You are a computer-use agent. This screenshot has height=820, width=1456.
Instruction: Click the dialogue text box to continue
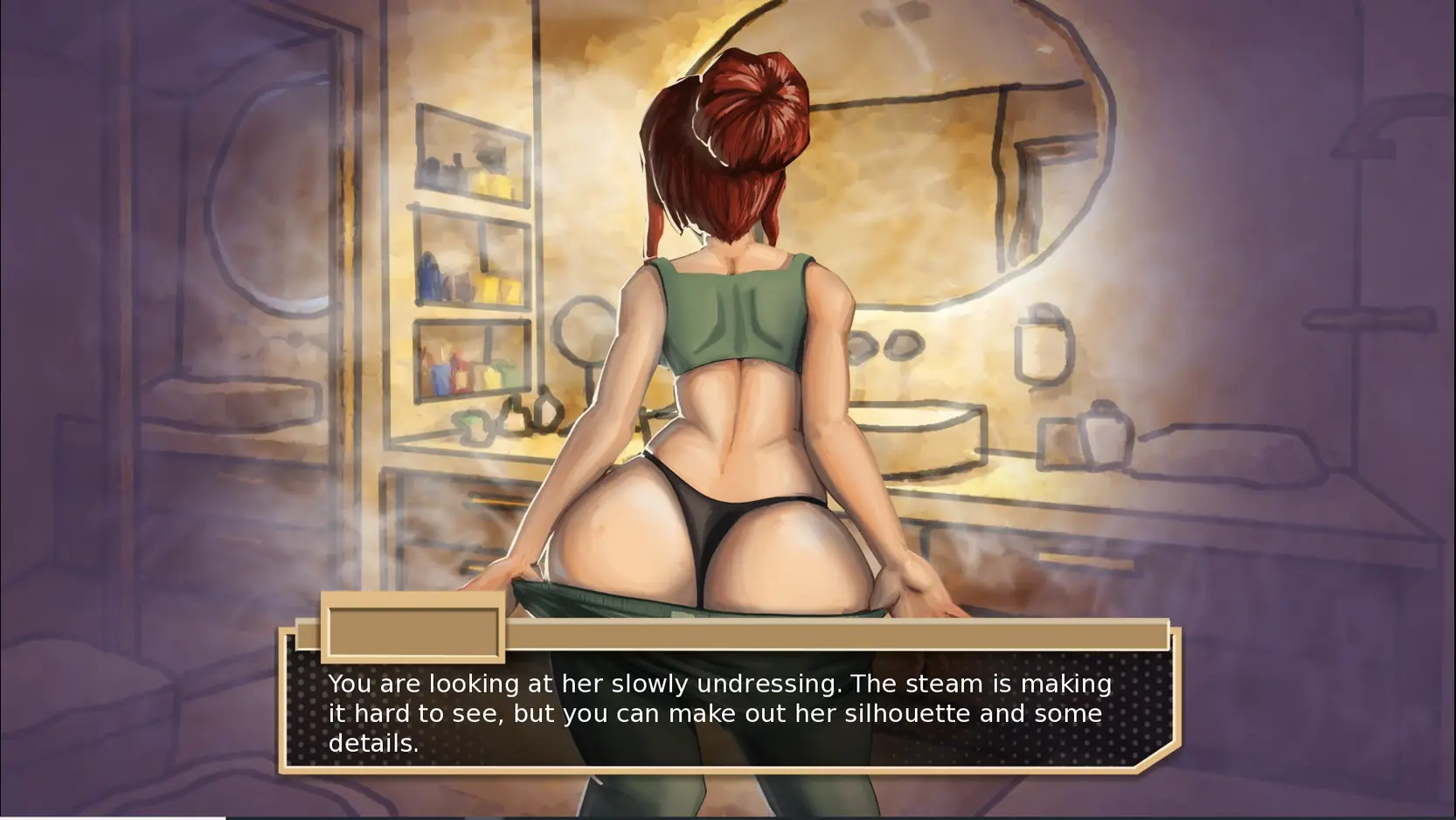coord(727,712)
